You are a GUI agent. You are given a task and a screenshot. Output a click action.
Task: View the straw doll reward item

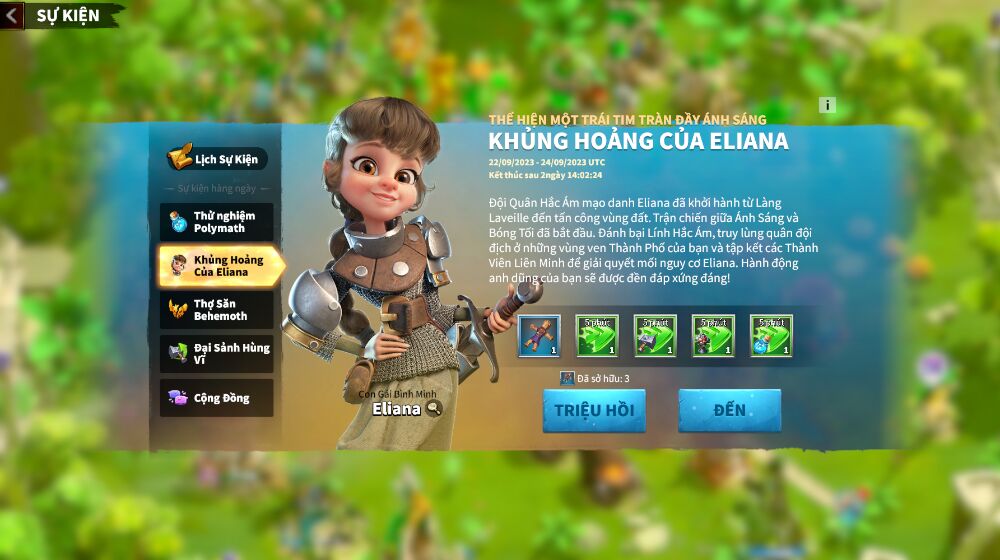[x=539, y=336]
